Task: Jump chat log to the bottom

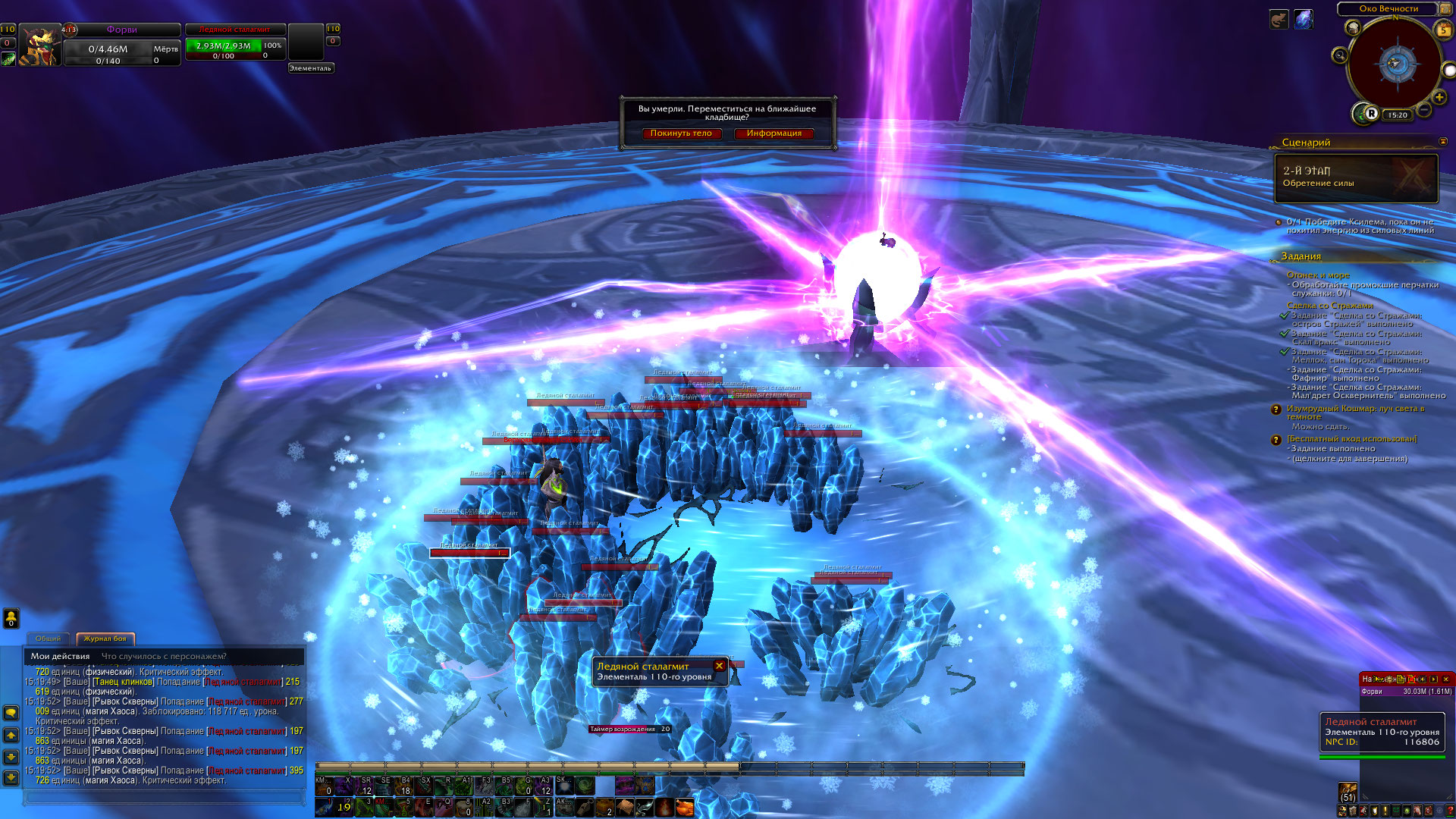Action: [11, 777]
